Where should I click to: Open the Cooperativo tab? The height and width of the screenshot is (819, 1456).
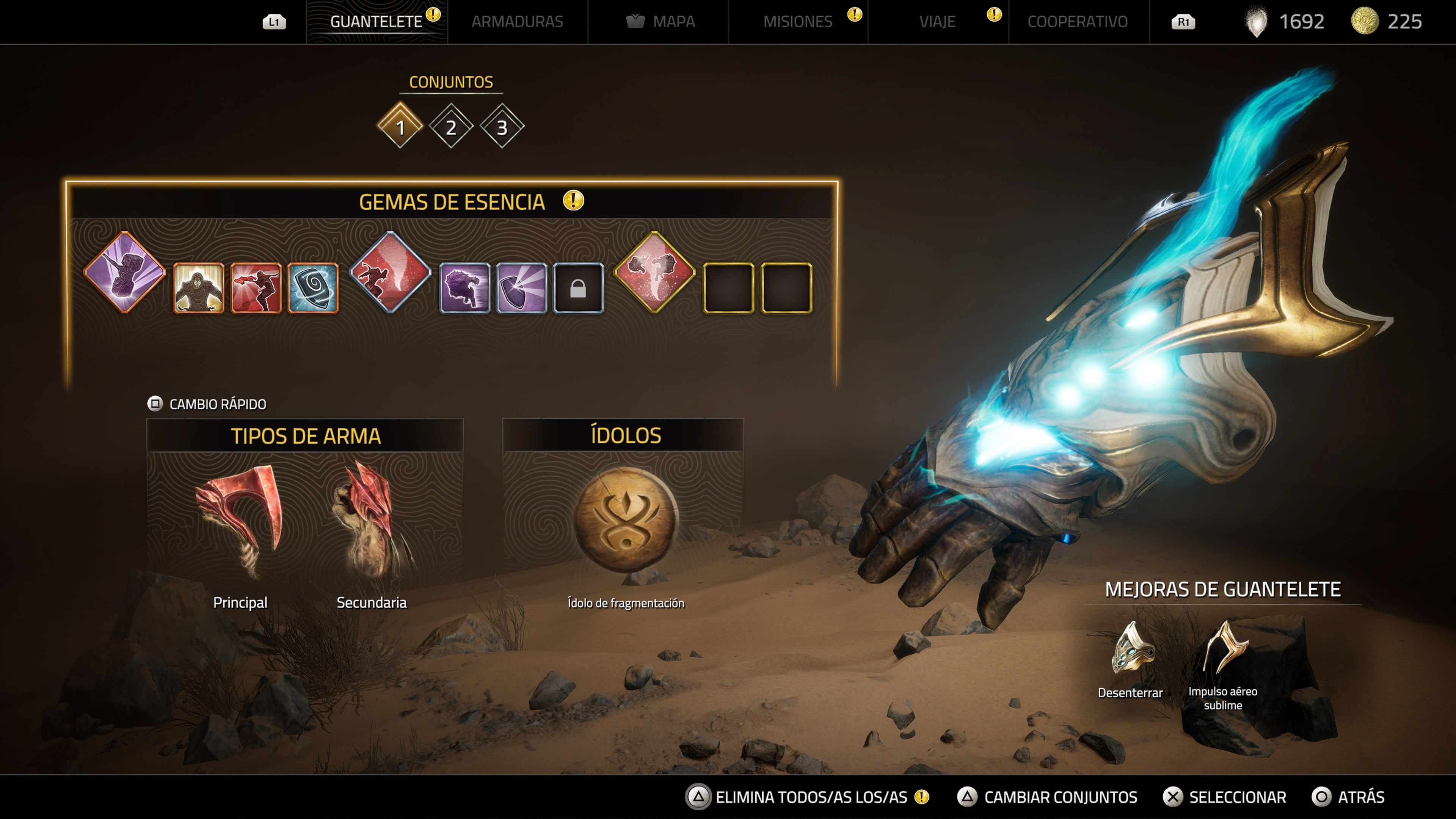click(x=1077, y=22)
